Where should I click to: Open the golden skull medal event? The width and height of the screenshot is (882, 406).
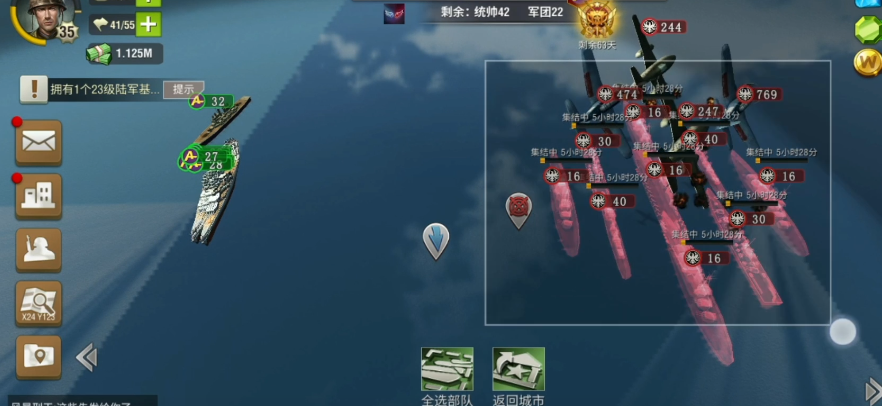coord(598,17)
